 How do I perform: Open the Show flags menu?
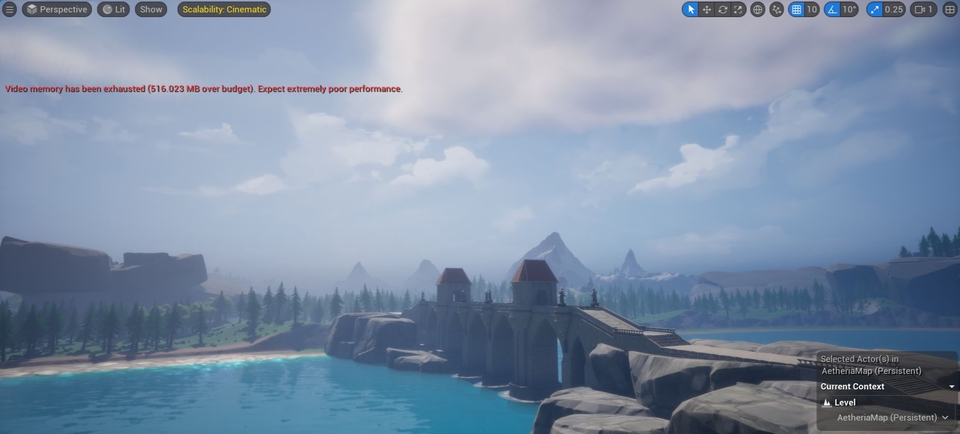pyautogui.click(x=151, y=9)
